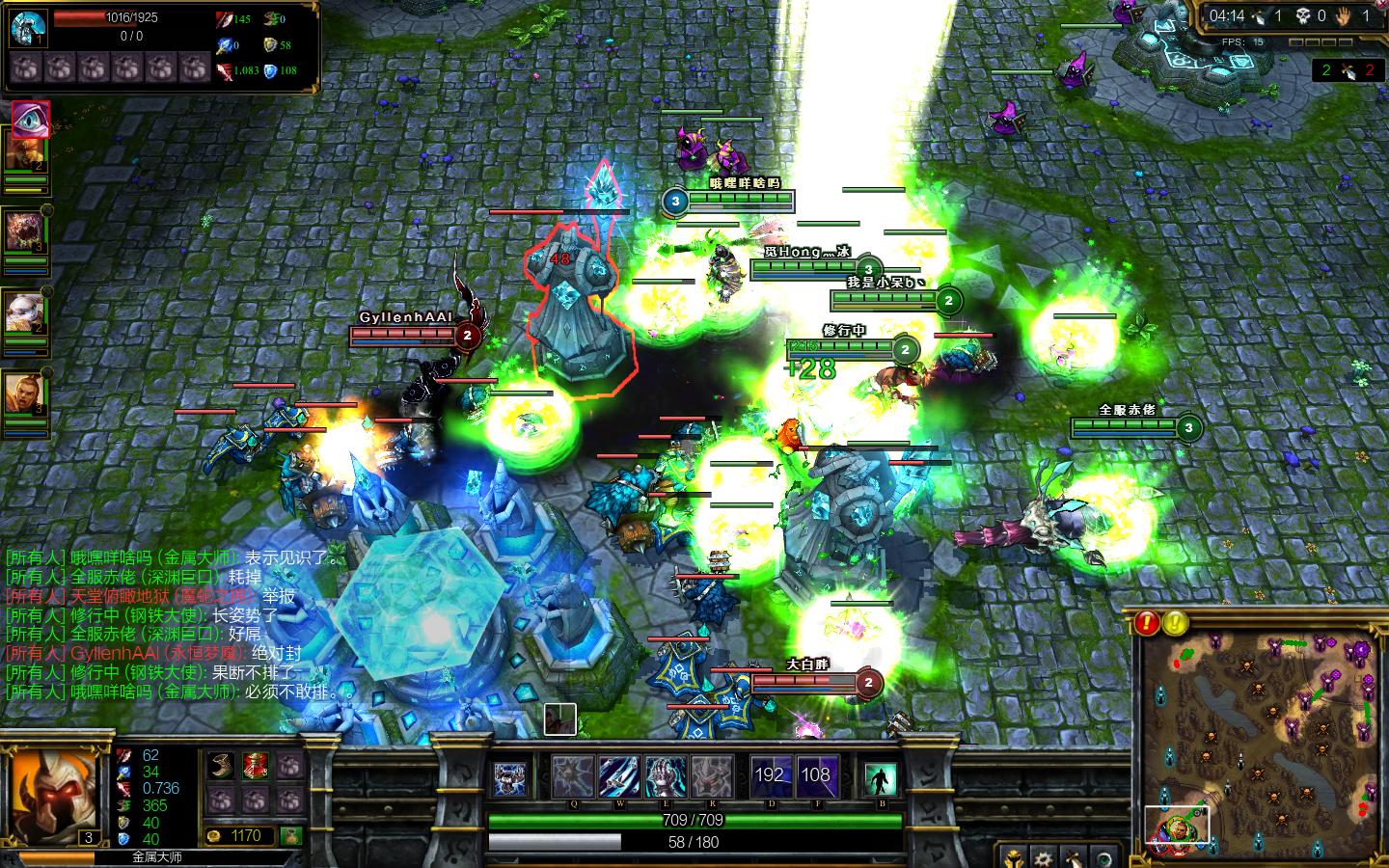This screenshot has width=1389, height=868.
Task: Trigger the R ultimate ability icon
Action: click(x=712, y=776)
